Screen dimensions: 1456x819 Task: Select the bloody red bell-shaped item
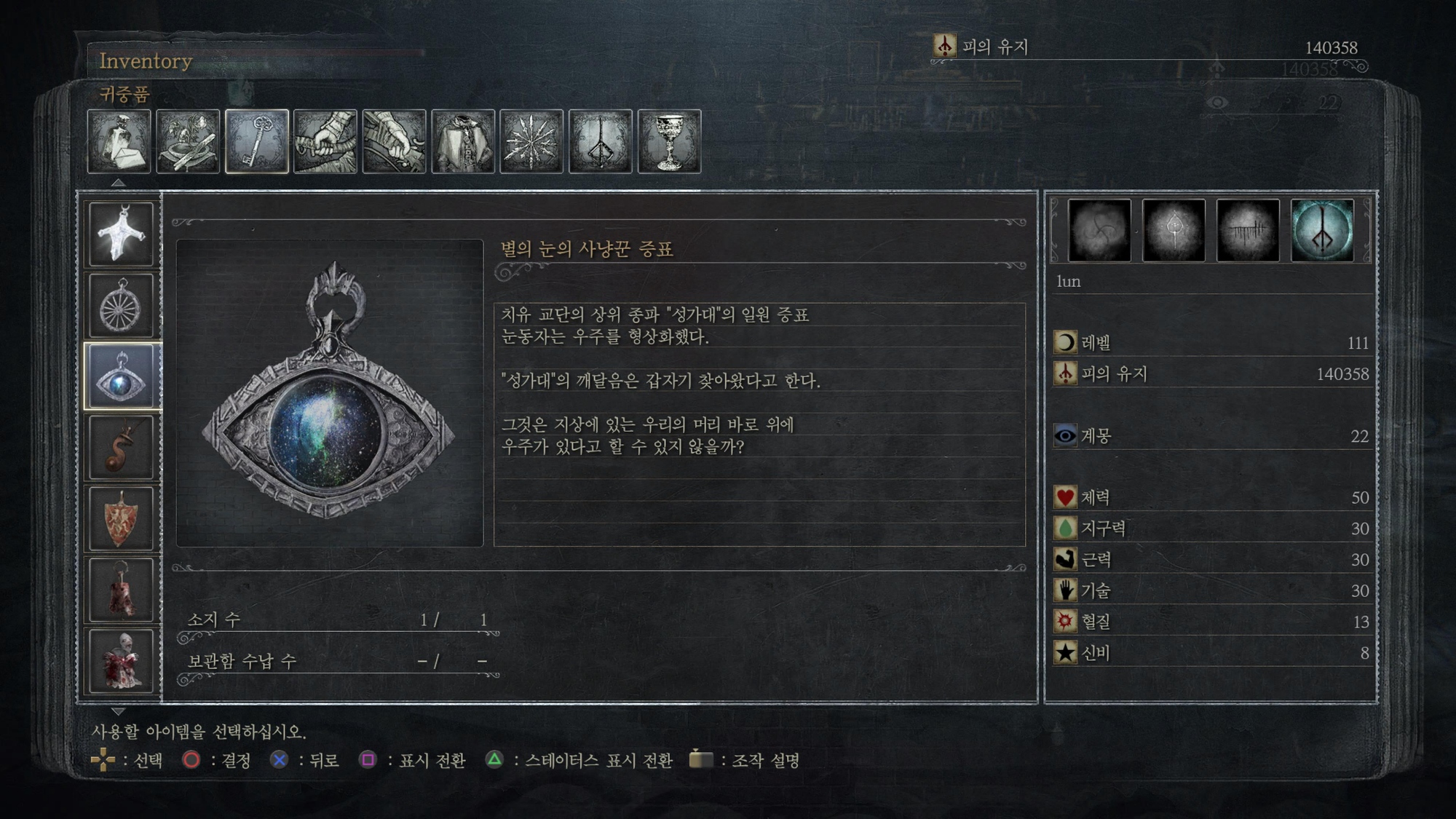click(122, 590)
